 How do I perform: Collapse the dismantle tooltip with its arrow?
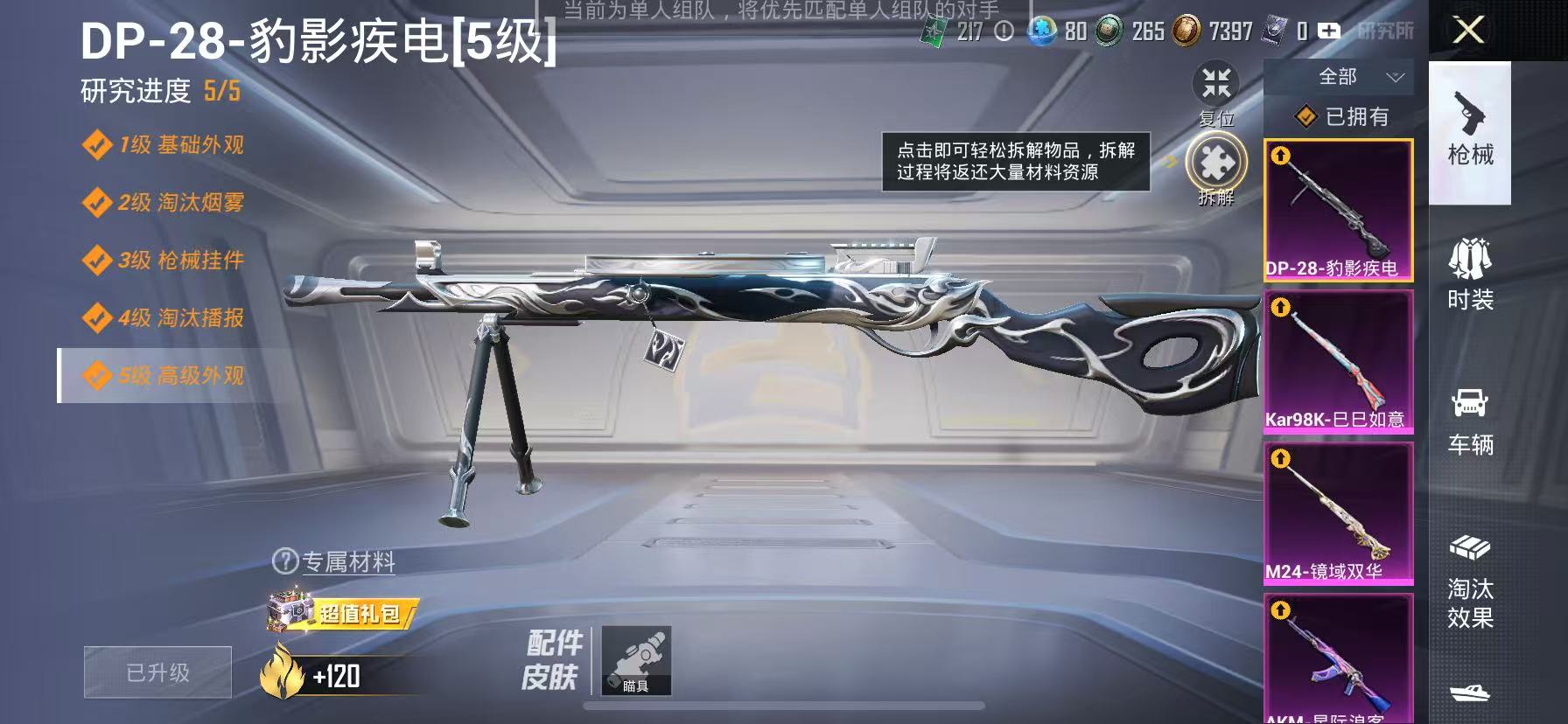(x=1170, y=162)
